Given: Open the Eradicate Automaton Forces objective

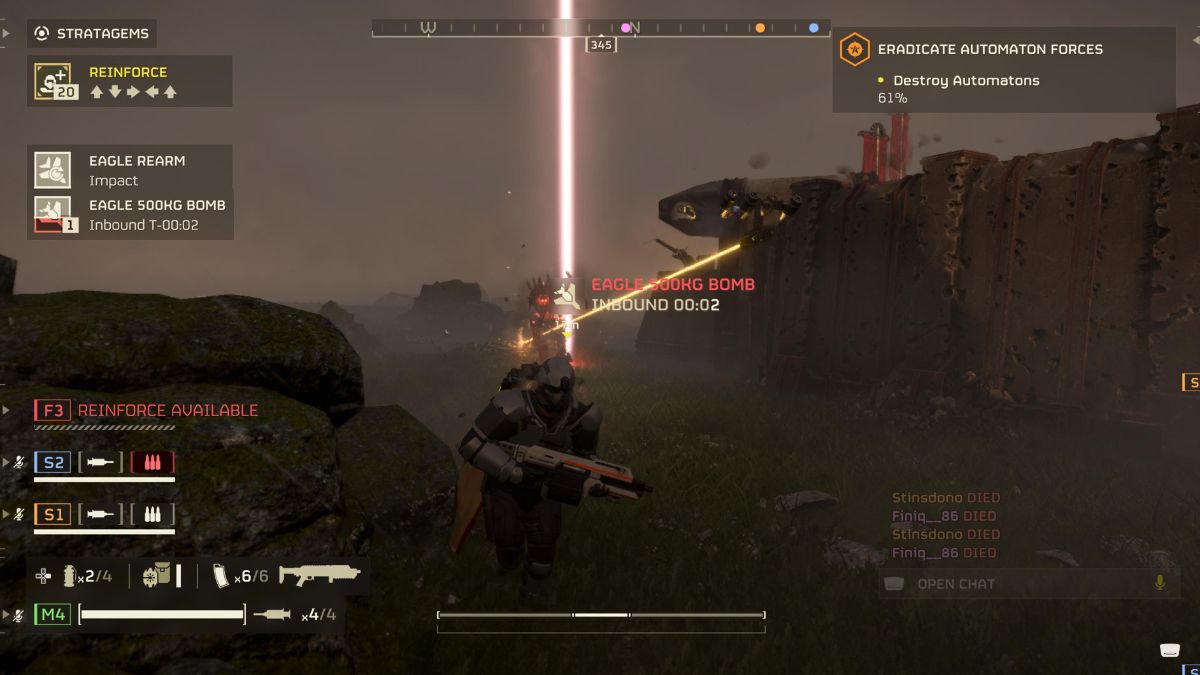Looking at the screenshot, I should click(x=990, y=49).
